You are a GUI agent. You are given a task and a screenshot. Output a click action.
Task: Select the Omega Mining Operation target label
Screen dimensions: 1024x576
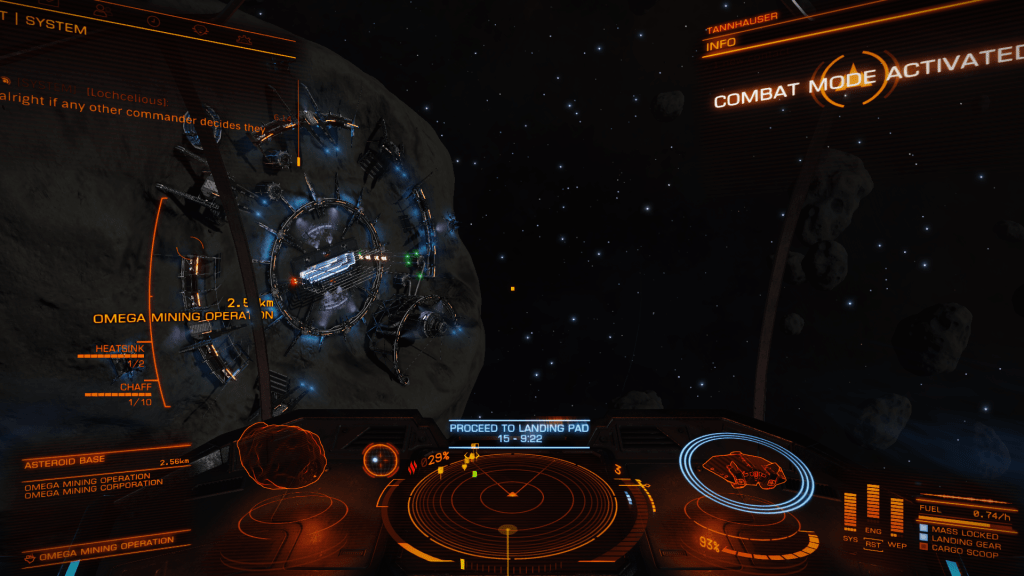182,316
